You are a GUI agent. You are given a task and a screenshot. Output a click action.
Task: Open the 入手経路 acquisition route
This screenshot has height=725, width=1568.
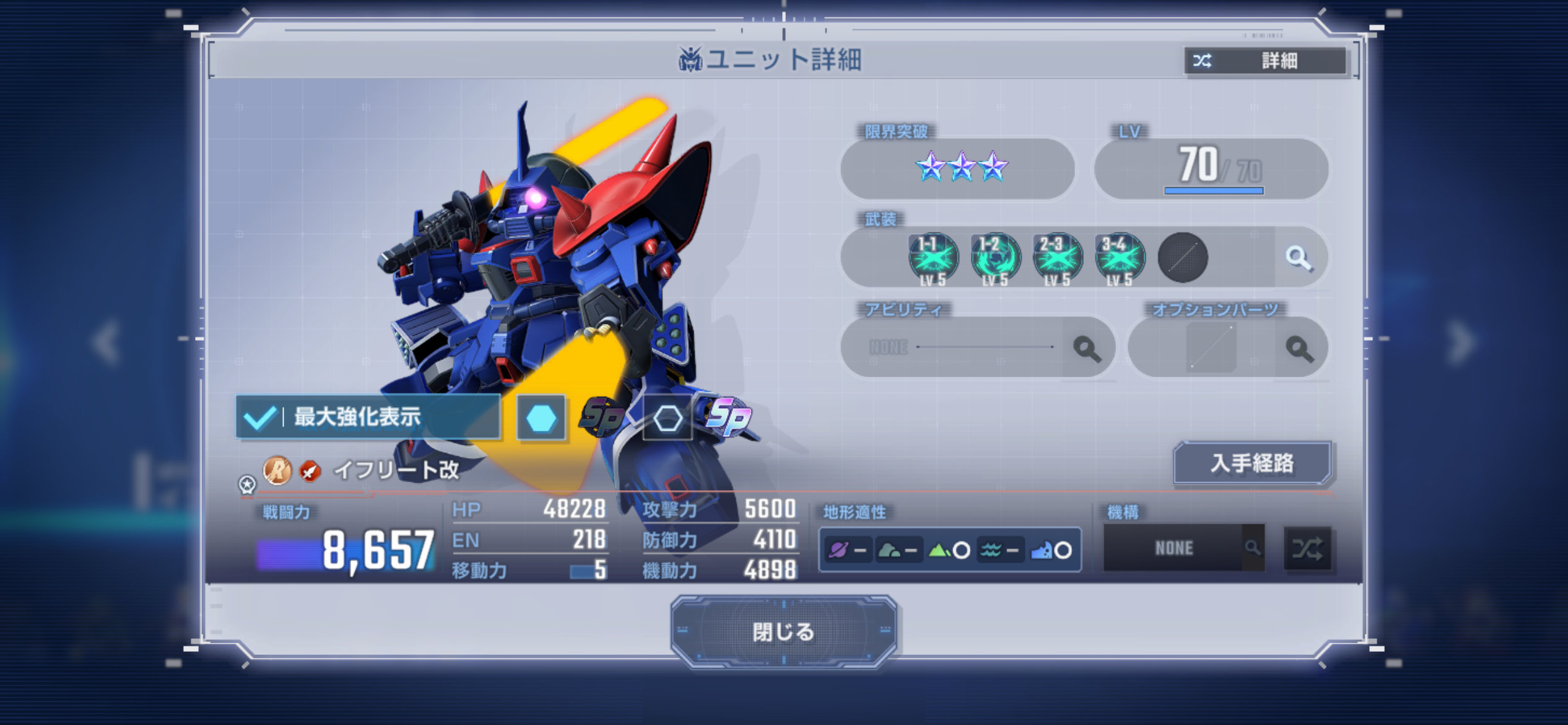pyautogui.click(x=1252, y=463)
